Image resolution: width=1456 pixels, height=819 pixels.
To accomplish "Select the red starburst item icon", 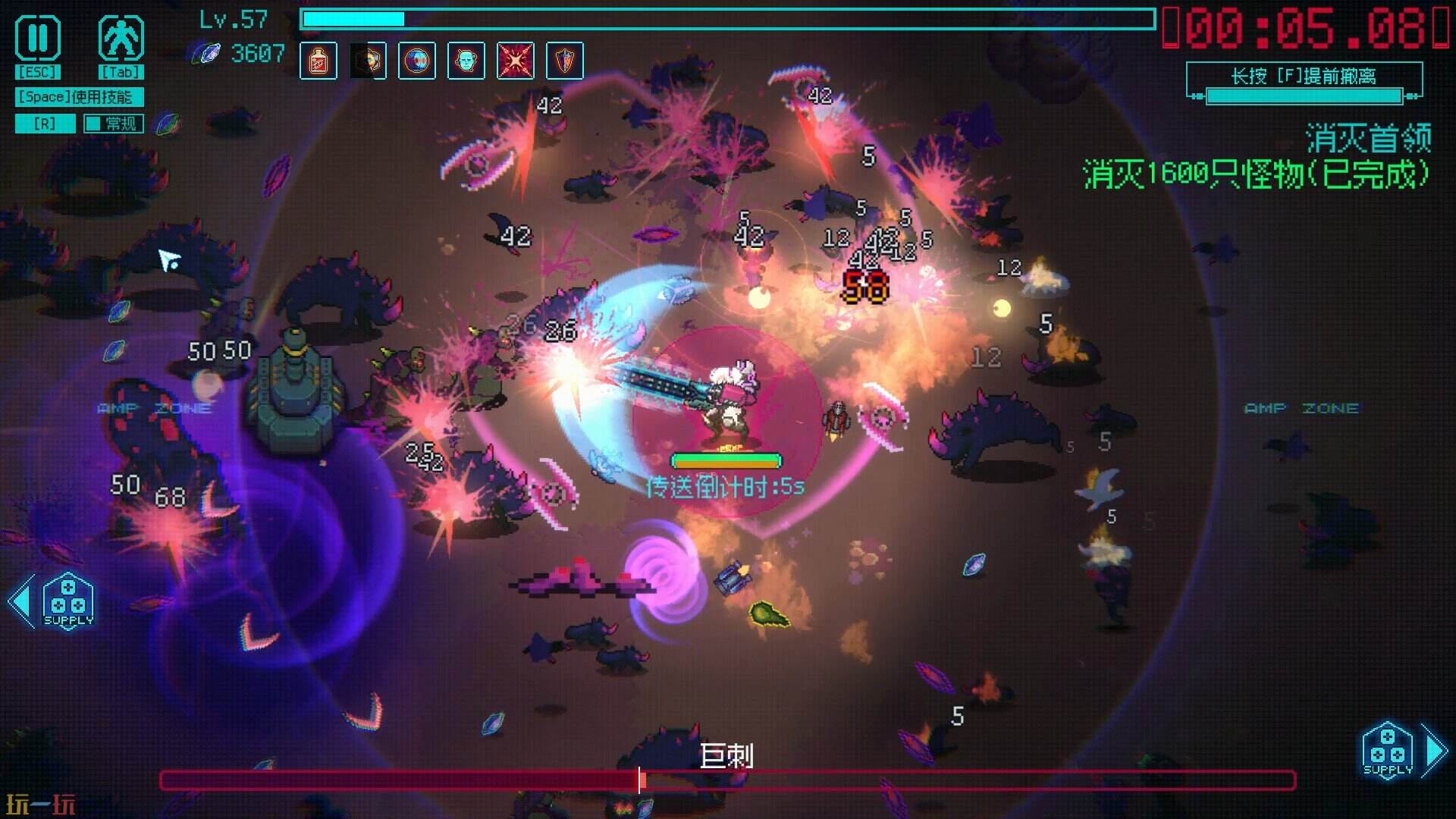I will click(x=516, y=61).
